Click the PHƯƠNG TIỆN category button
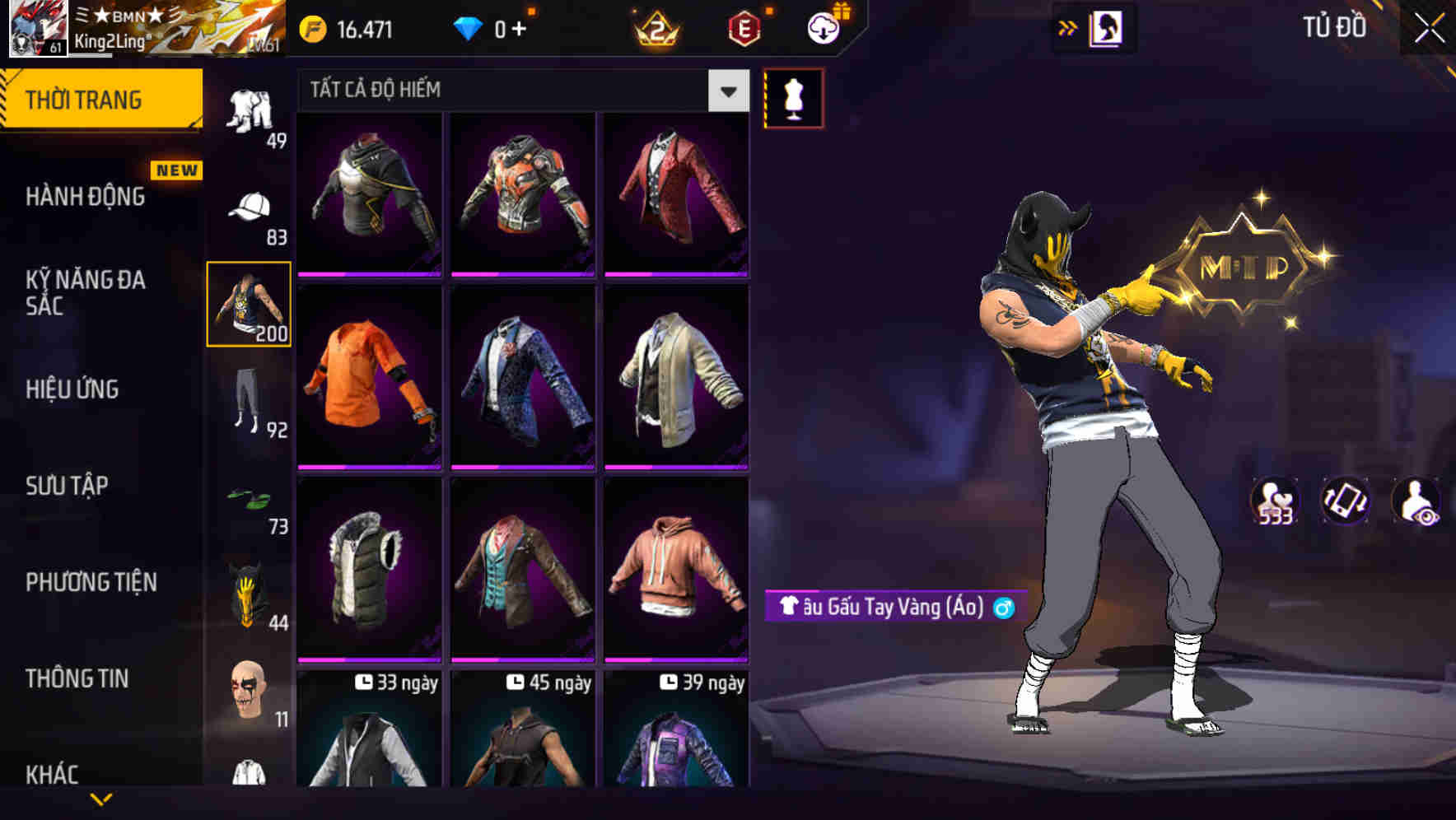Viewport: 1456px width, 820px height. pos(91,582)
